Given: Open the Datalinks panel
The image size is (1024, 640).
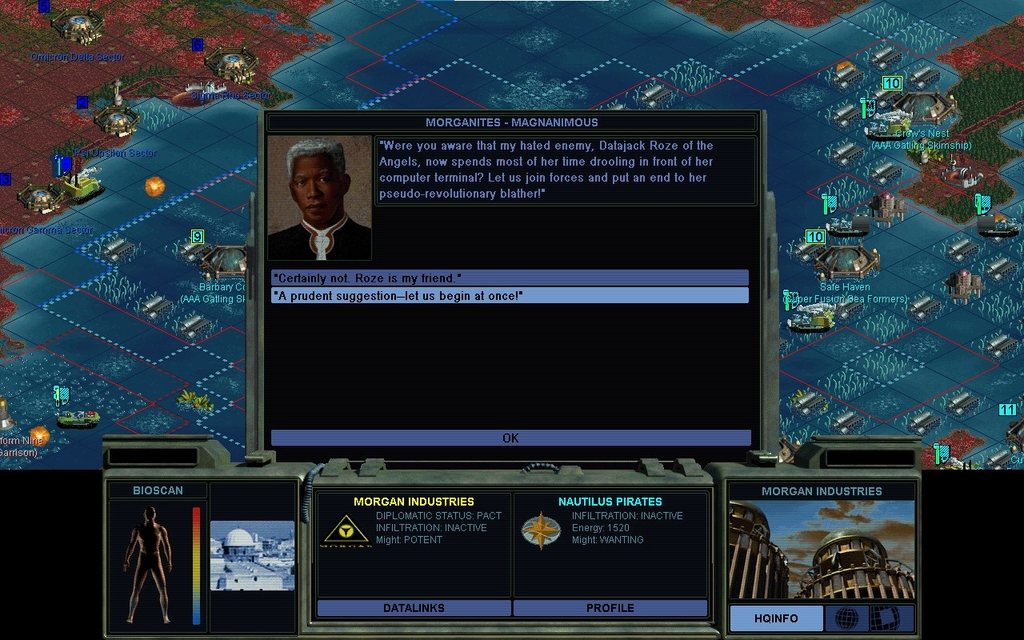Looking at the screenshot, I should coord(413,608).
